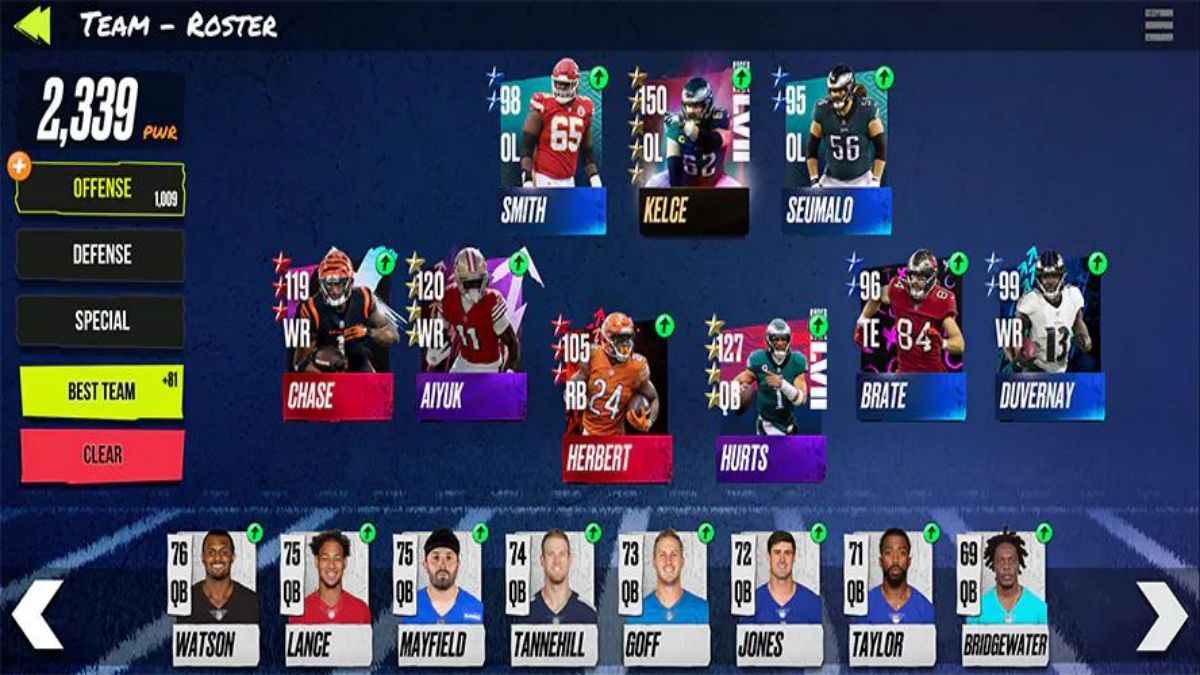Screen dimensions: 1200x675
Task: Open the hamburger menu icon
Action: pos(1158,25)
